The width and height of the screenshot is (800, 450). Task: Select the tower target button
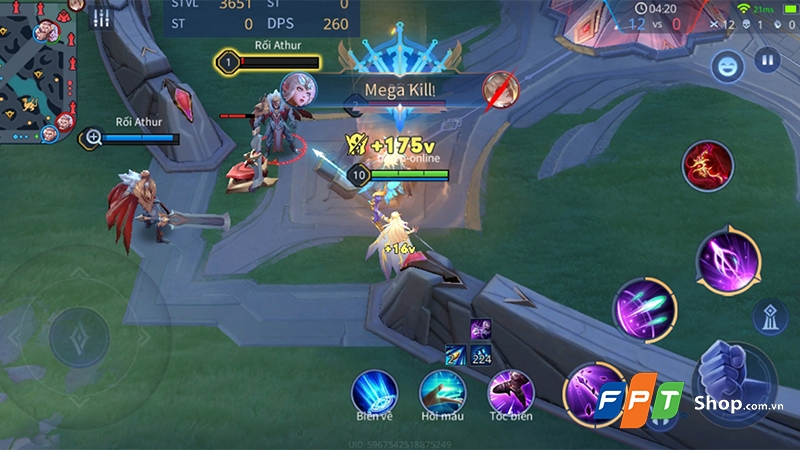pos(769,316)
